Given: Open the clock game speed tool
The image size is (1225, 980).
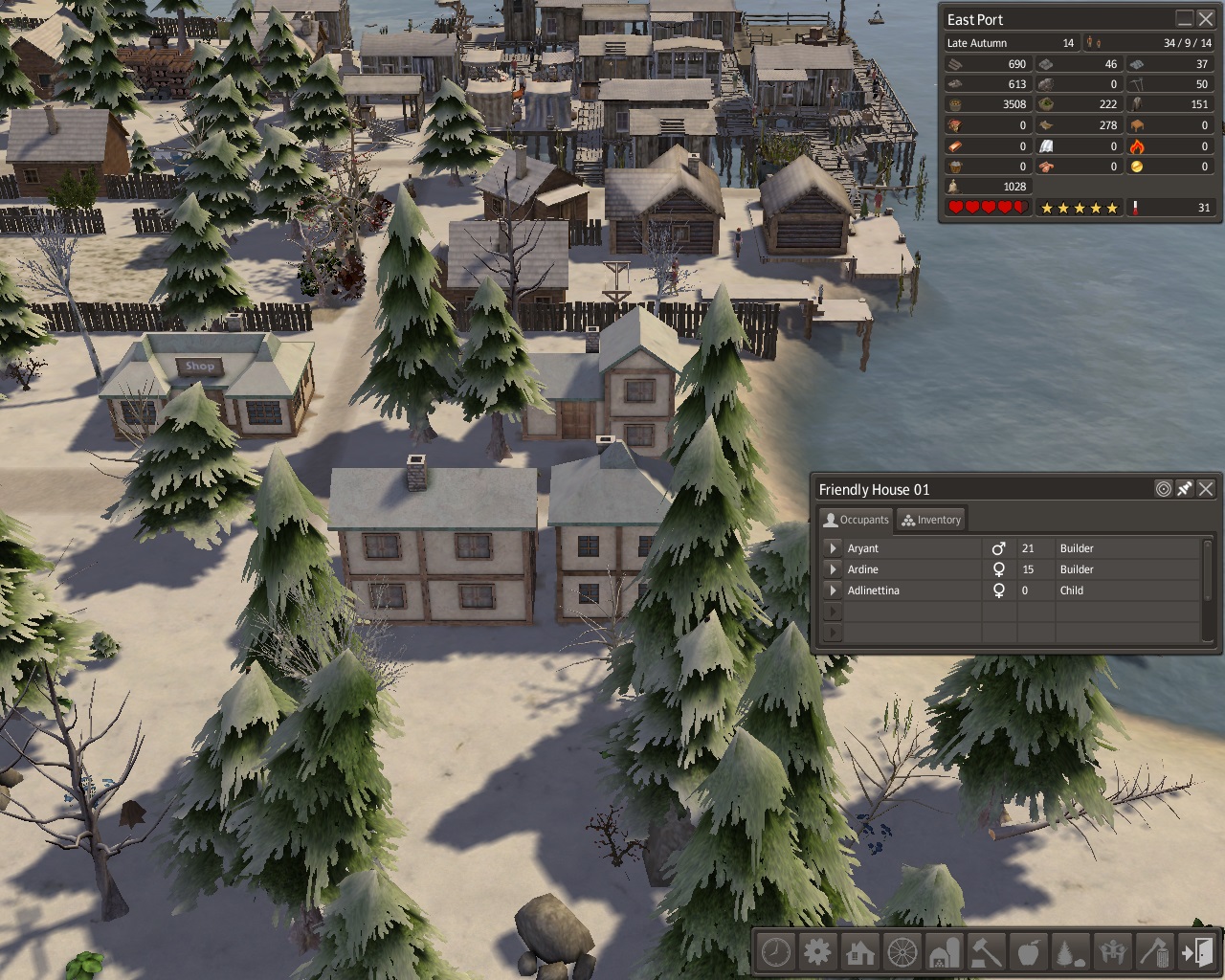Looking at the screenshot, I should pyautogui.click(x=776, y=952).
